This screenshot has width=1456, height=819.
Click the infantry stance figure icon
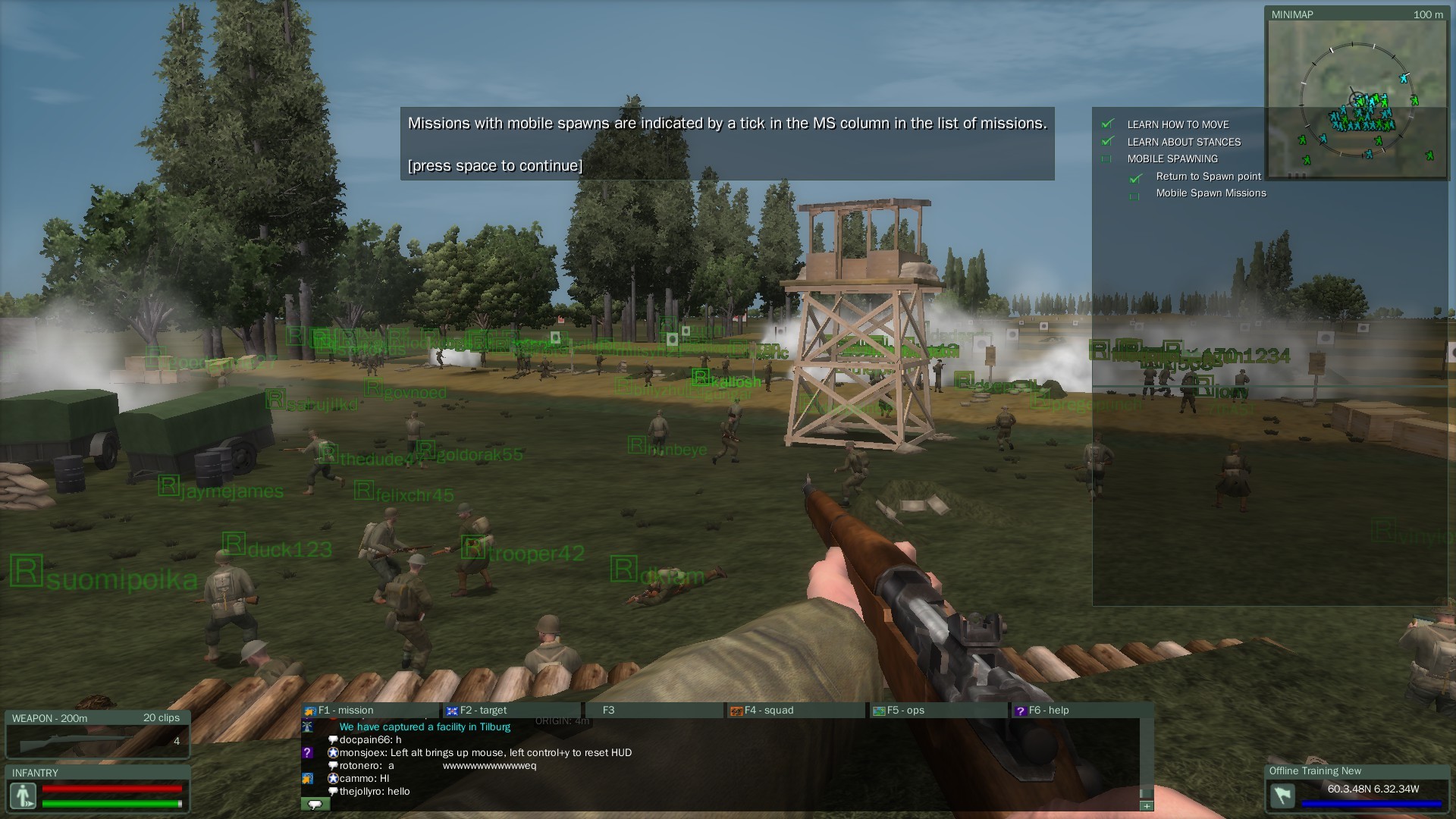24,795
